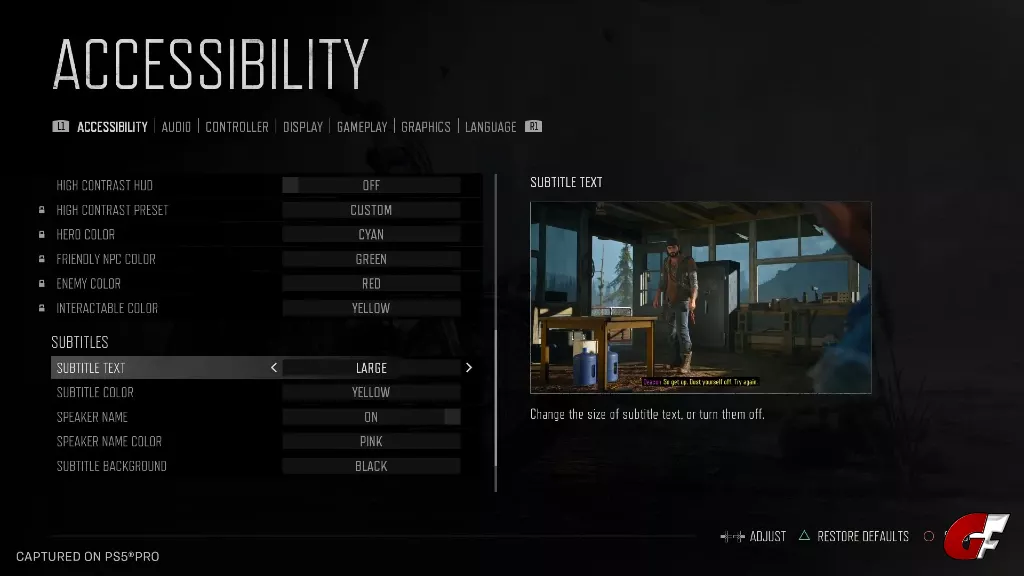Select the High Contrast Preset row

[371, 210]
